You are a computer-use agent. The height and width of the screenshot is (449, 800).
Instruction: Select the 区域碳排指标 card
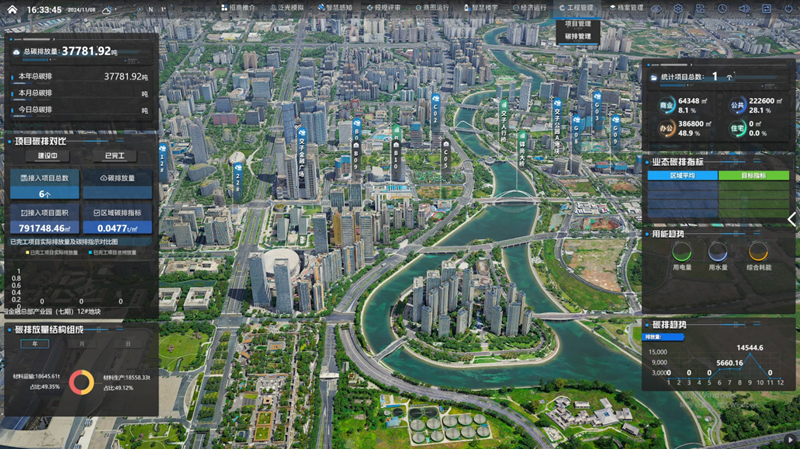pos(117,220)
